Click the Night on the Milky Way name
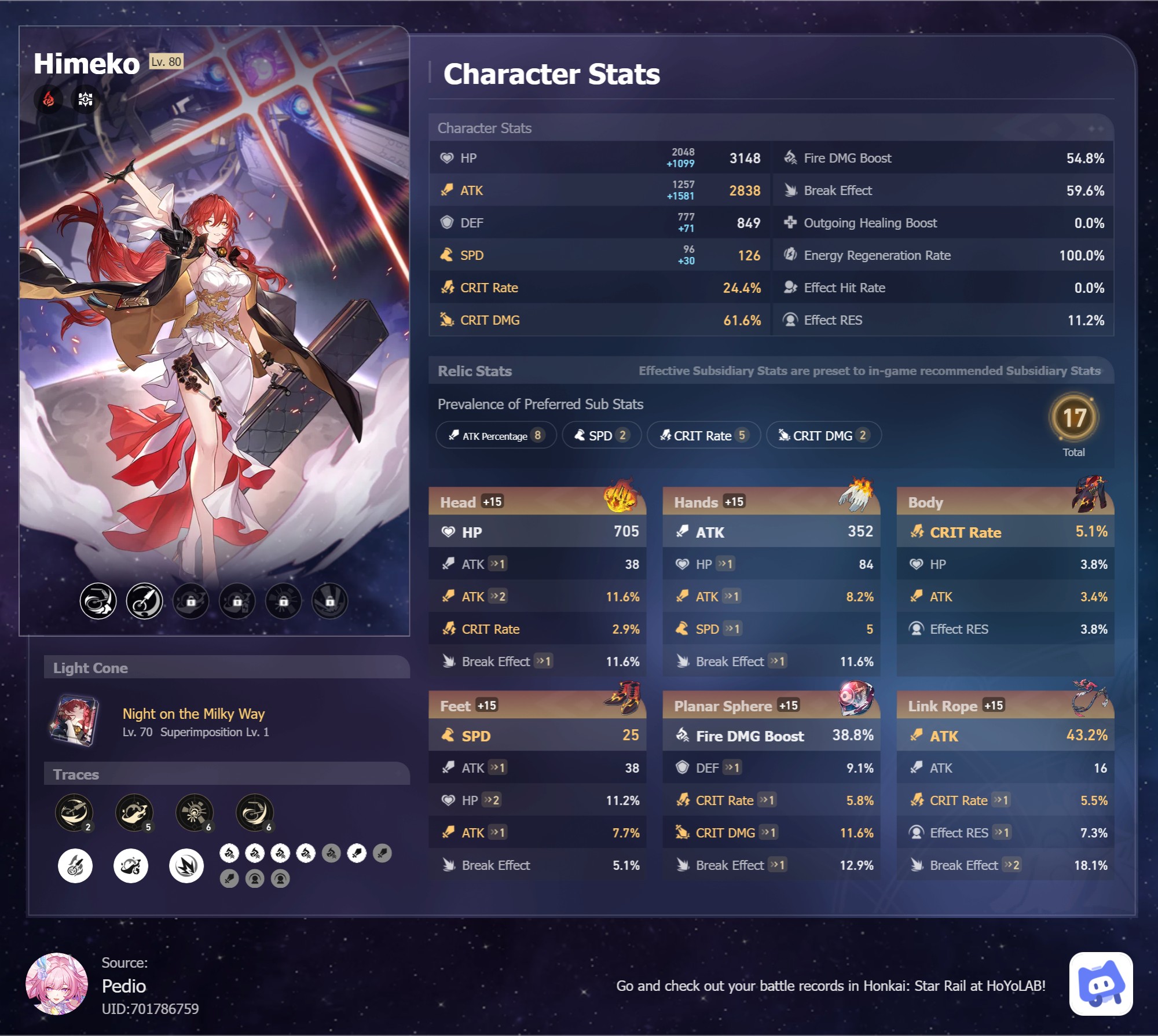The width and height of the screenshot is (1158, 1036). 193,714
